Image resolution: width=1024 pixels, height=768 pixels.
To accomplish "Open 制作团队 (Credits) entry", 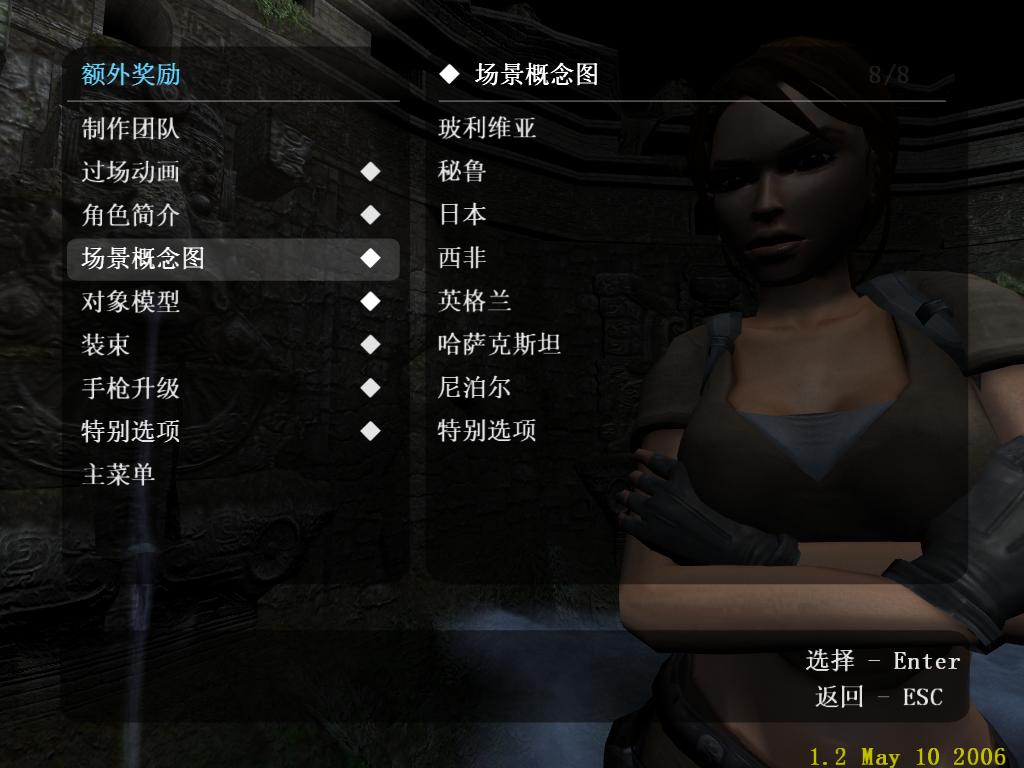I will pyautogui.click(x=130, y=128).
